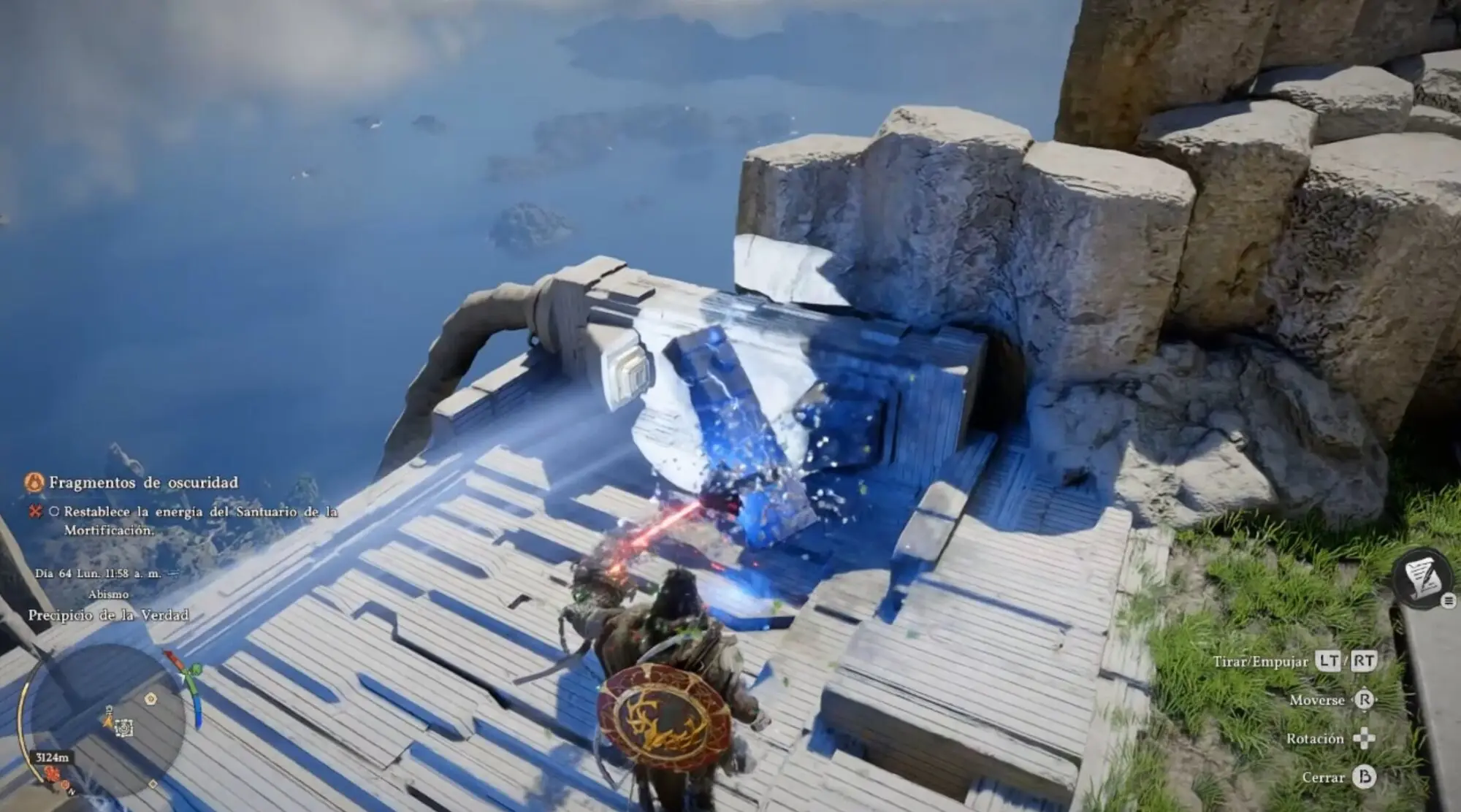Click the red quest marker below 3124m
This screenshot has height=812, width=1461.
click(52, 773)
